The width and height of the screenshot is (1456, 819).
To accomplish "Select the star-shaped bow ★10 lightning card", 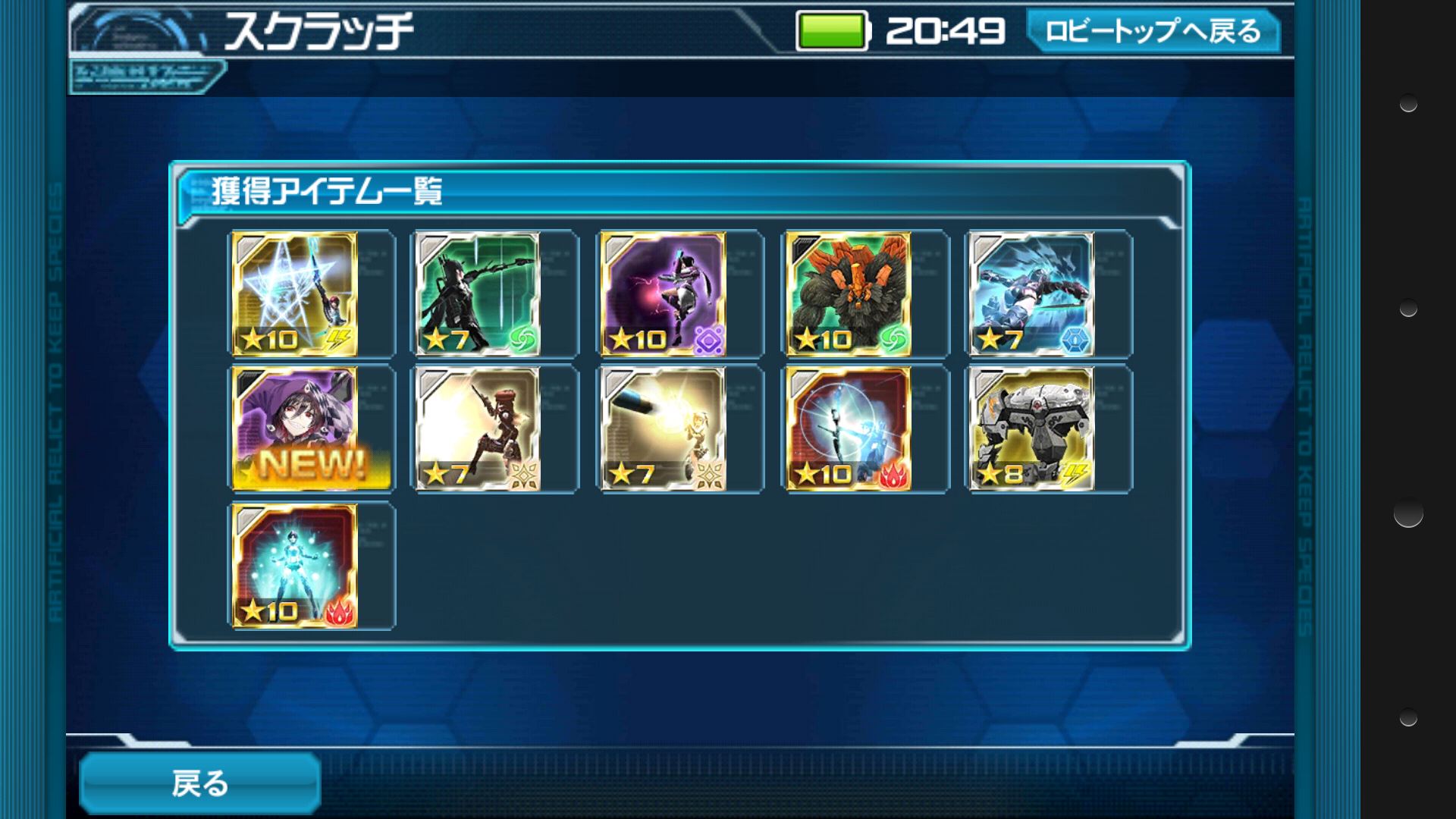I will [294, 294].
